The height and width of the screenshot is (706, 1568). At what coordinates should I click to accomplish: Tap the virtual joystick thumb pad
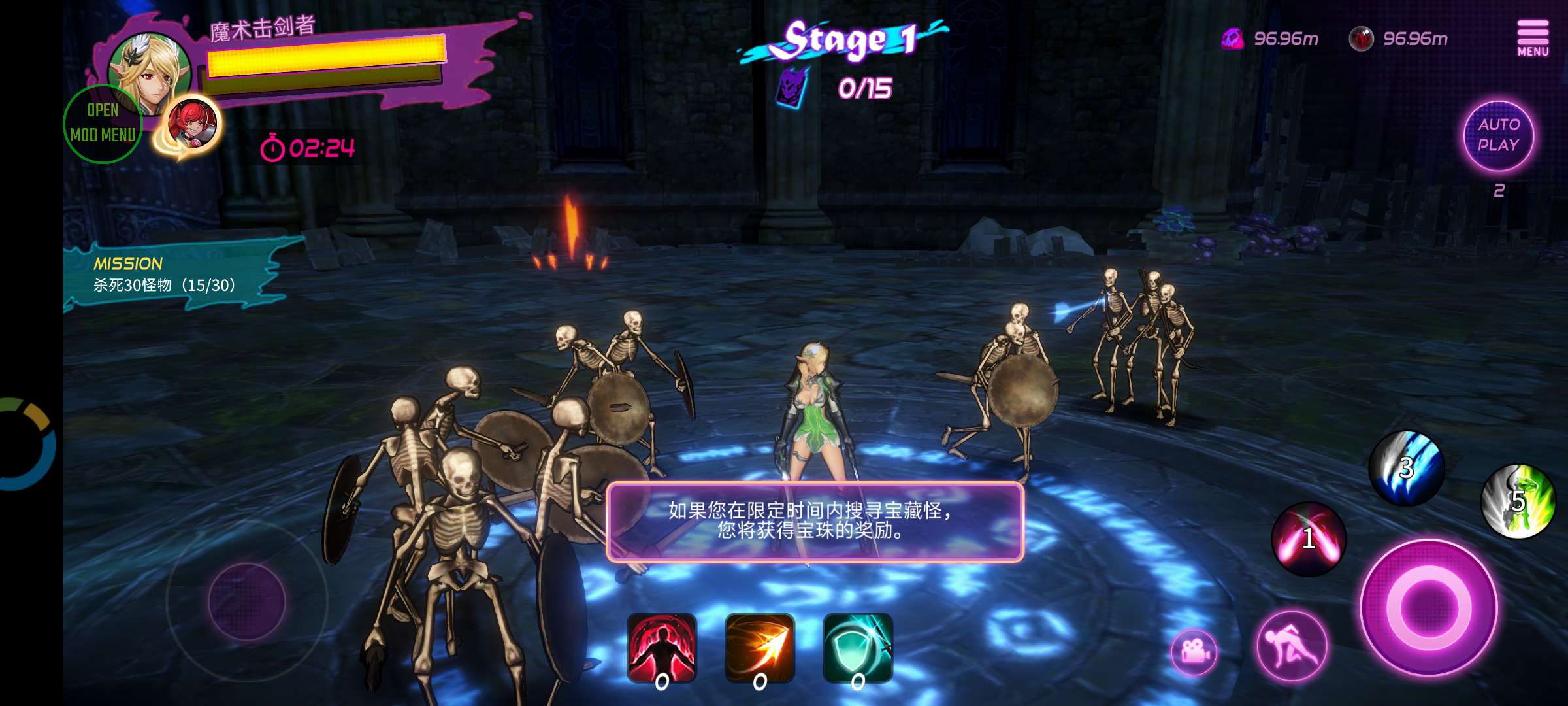[x=247, y=600]
